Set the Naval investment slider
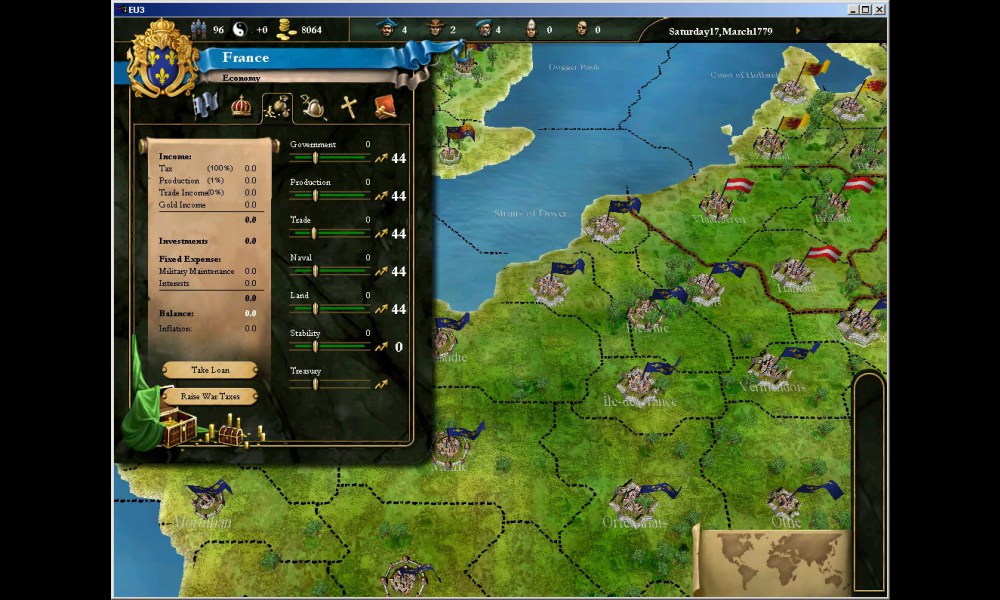Screen dimensions: 1000x600 (315, 271)
